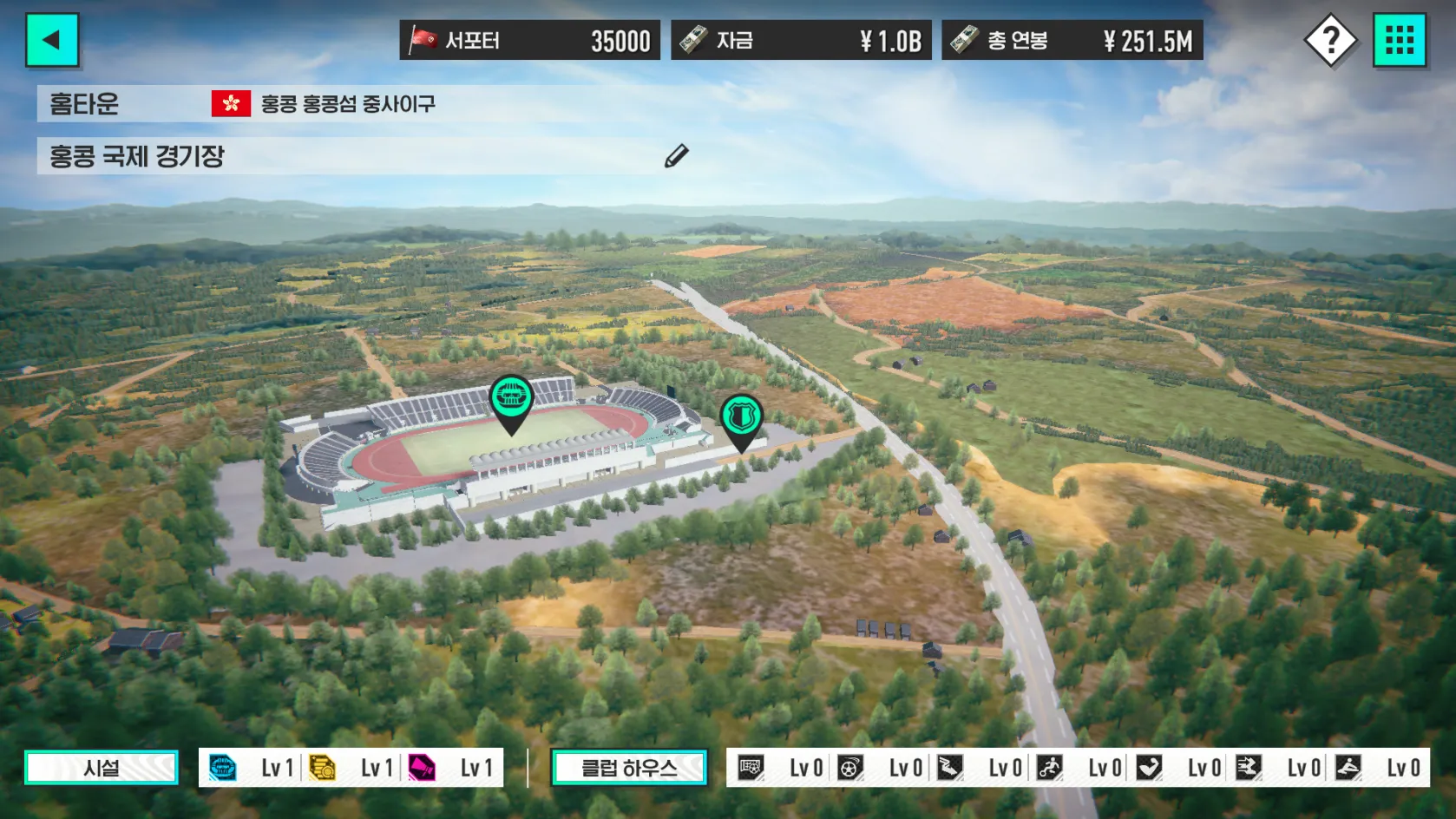
Task: Open the help question mark
Action: [1329, 40]
